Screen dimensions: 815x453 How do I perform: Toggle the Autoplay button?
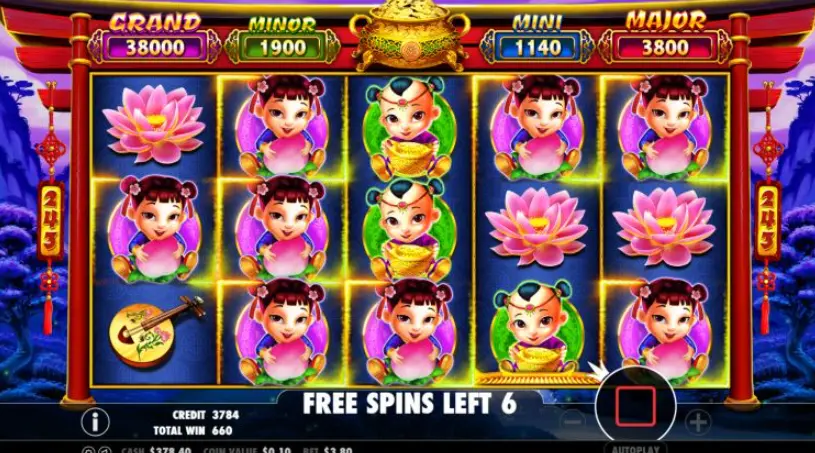pyautogui.click(x=634, y=446)
